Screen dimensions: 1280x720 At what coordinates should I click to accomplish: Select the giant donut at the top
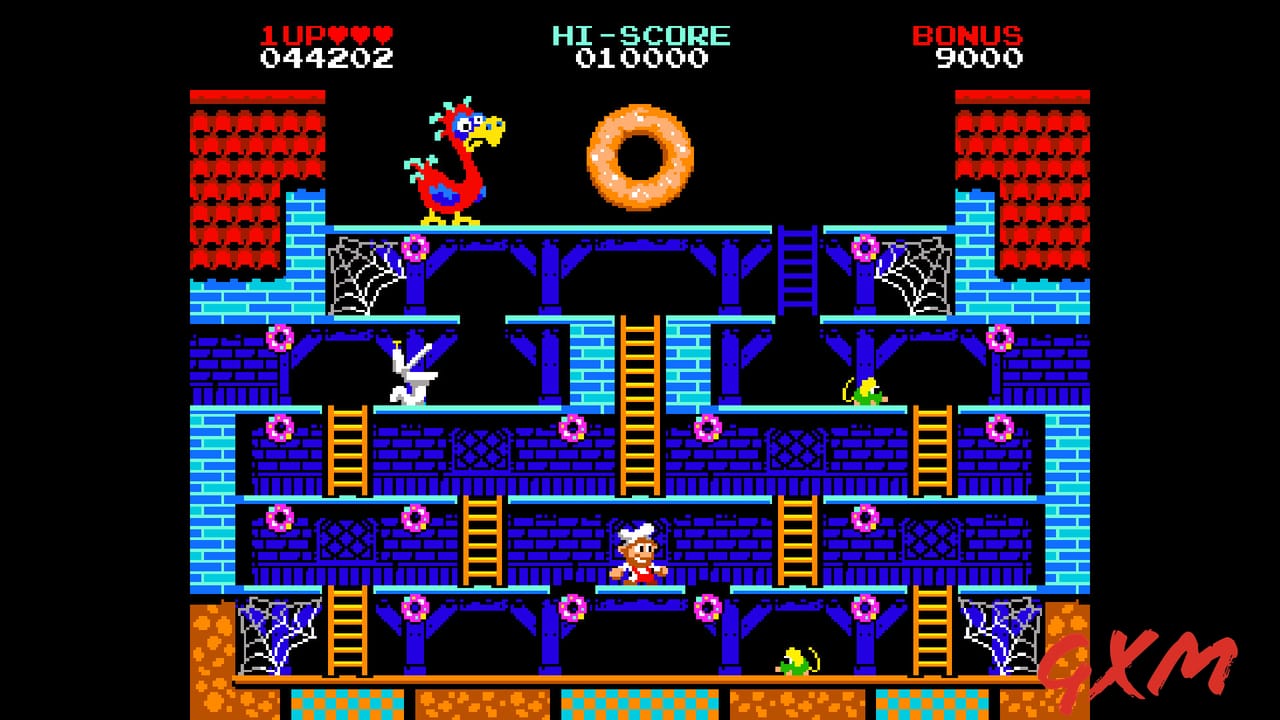tap(640, 157)
